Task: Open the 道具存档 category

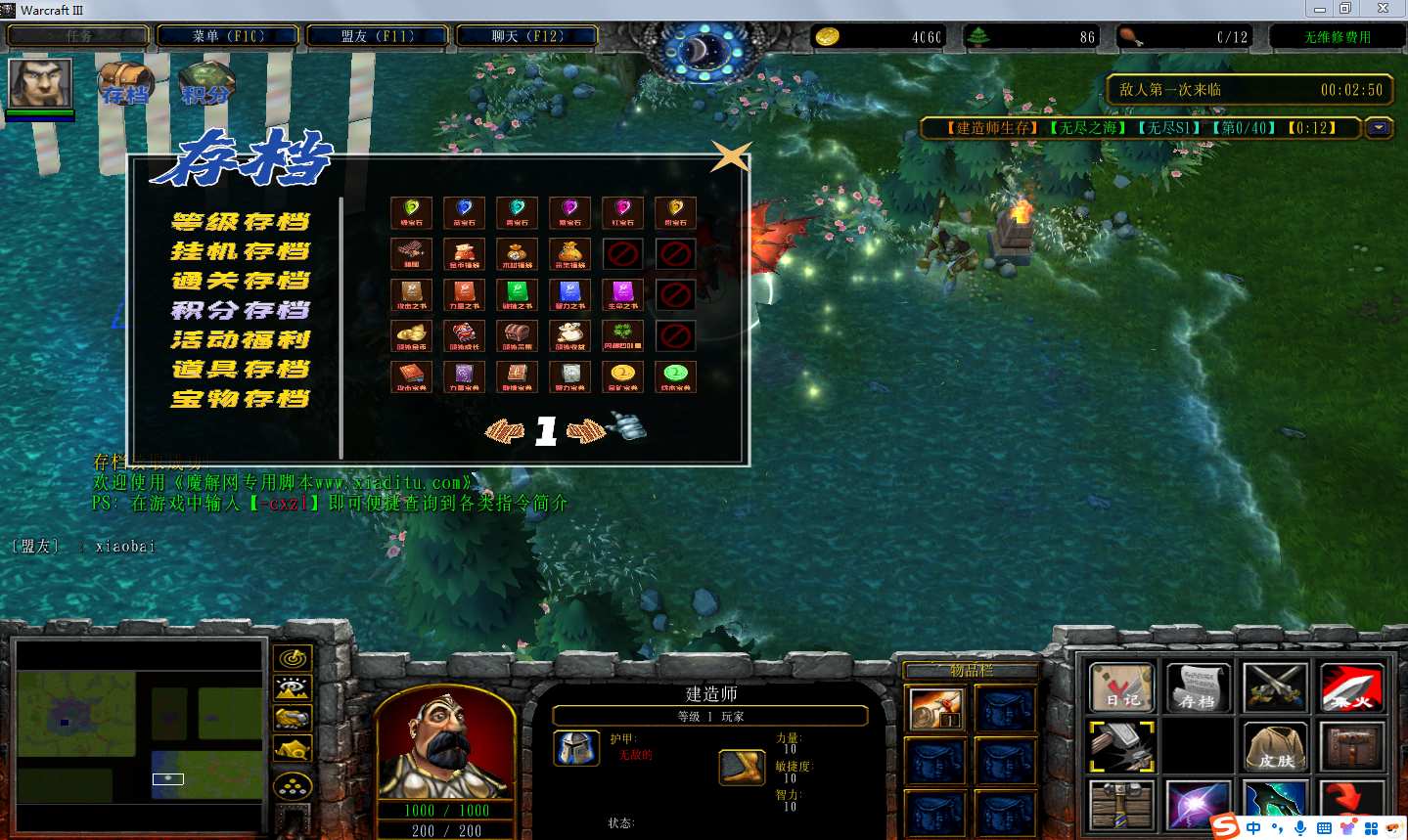Action: [x=241, y=369]
